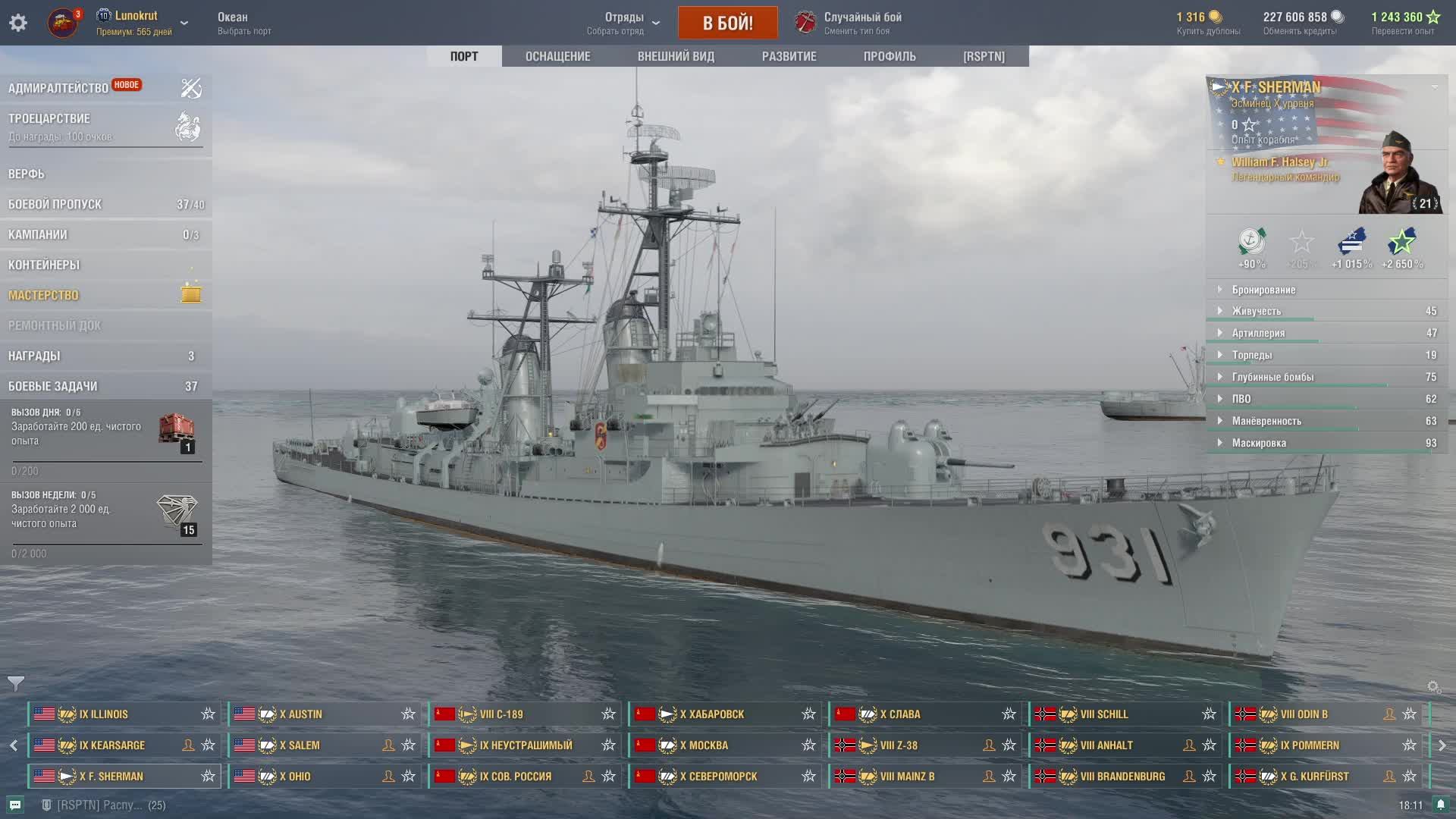The image size is (1456, 819).
Task: Show the ПРОФИЛЬ tab
Action: [890, 56]
